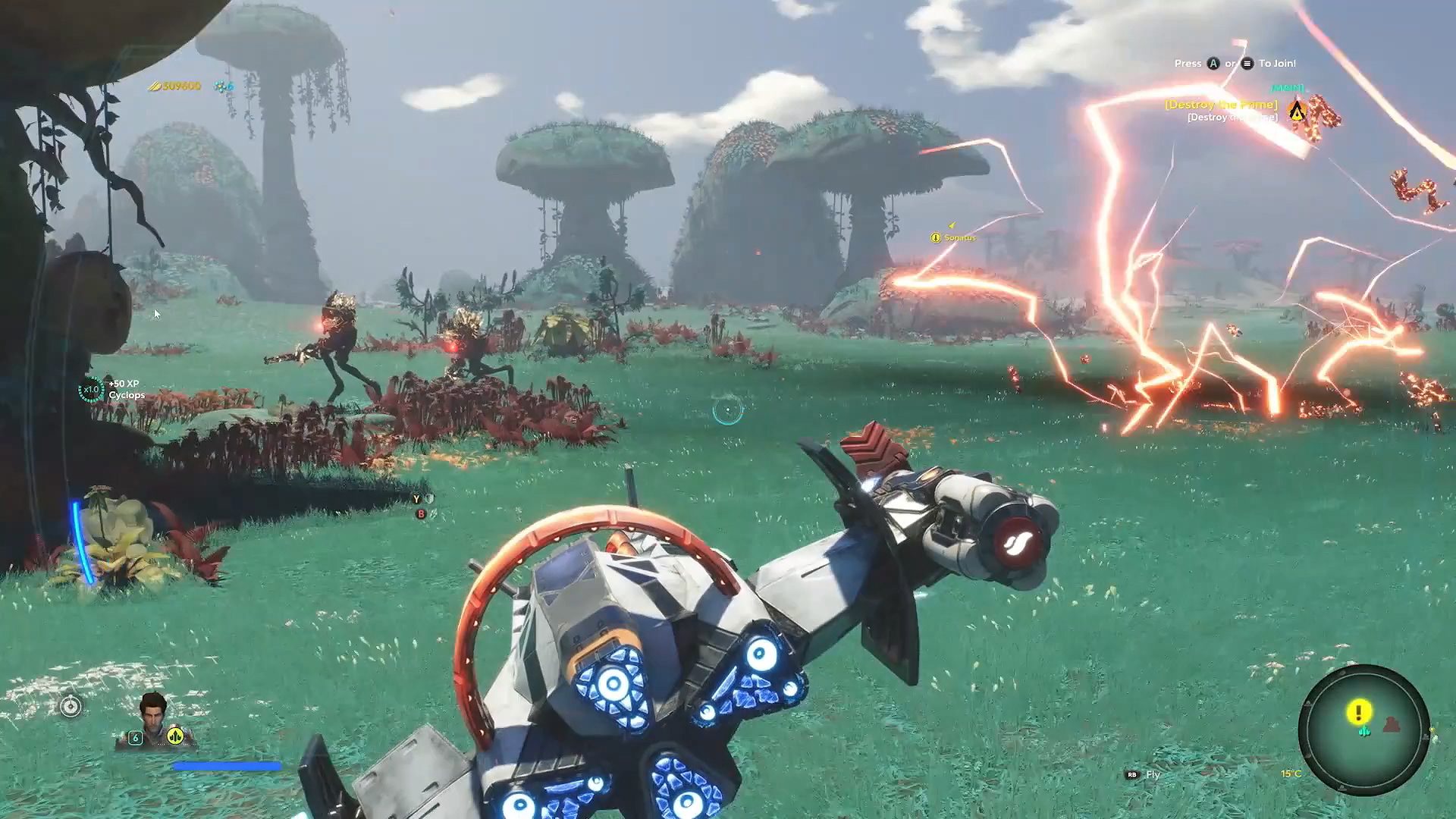Screen dimensions: 1456x819
Task: Click the warning triangle beside Destroy the Prime
Action: (x=1298, y=113)
